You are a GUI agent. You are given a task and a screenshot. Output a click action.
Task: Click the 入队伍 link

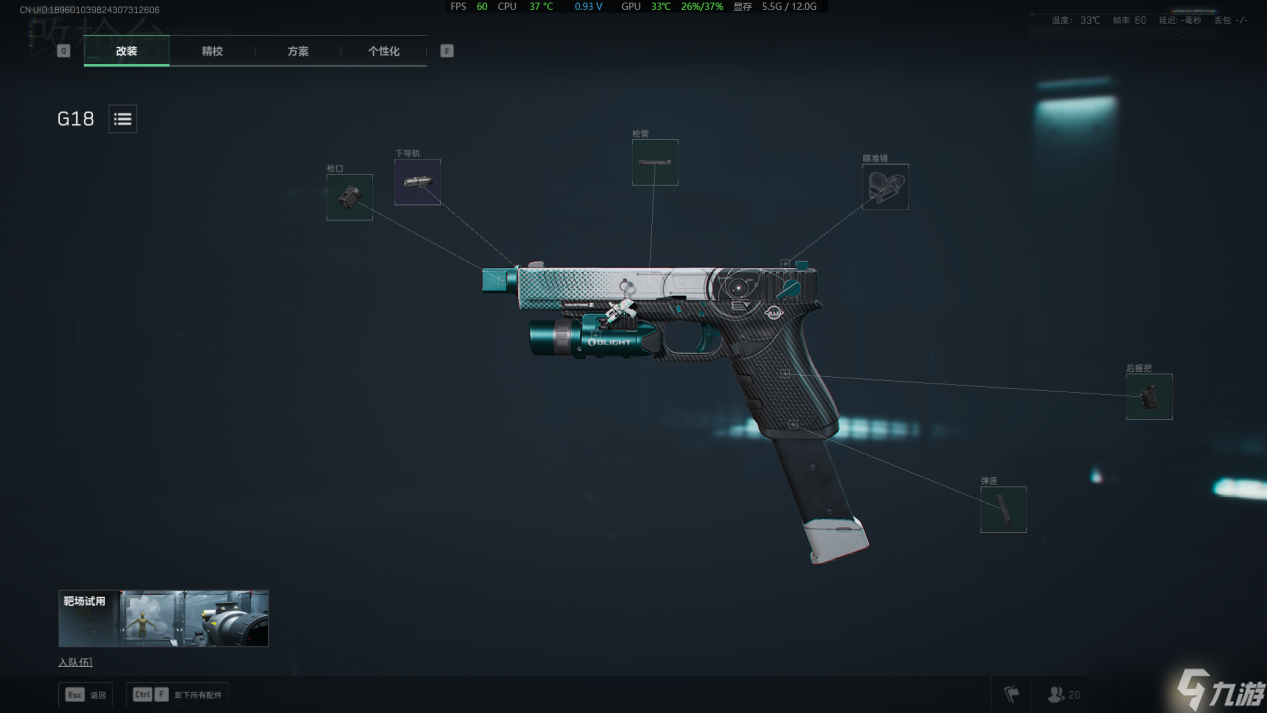pos(75,662)
